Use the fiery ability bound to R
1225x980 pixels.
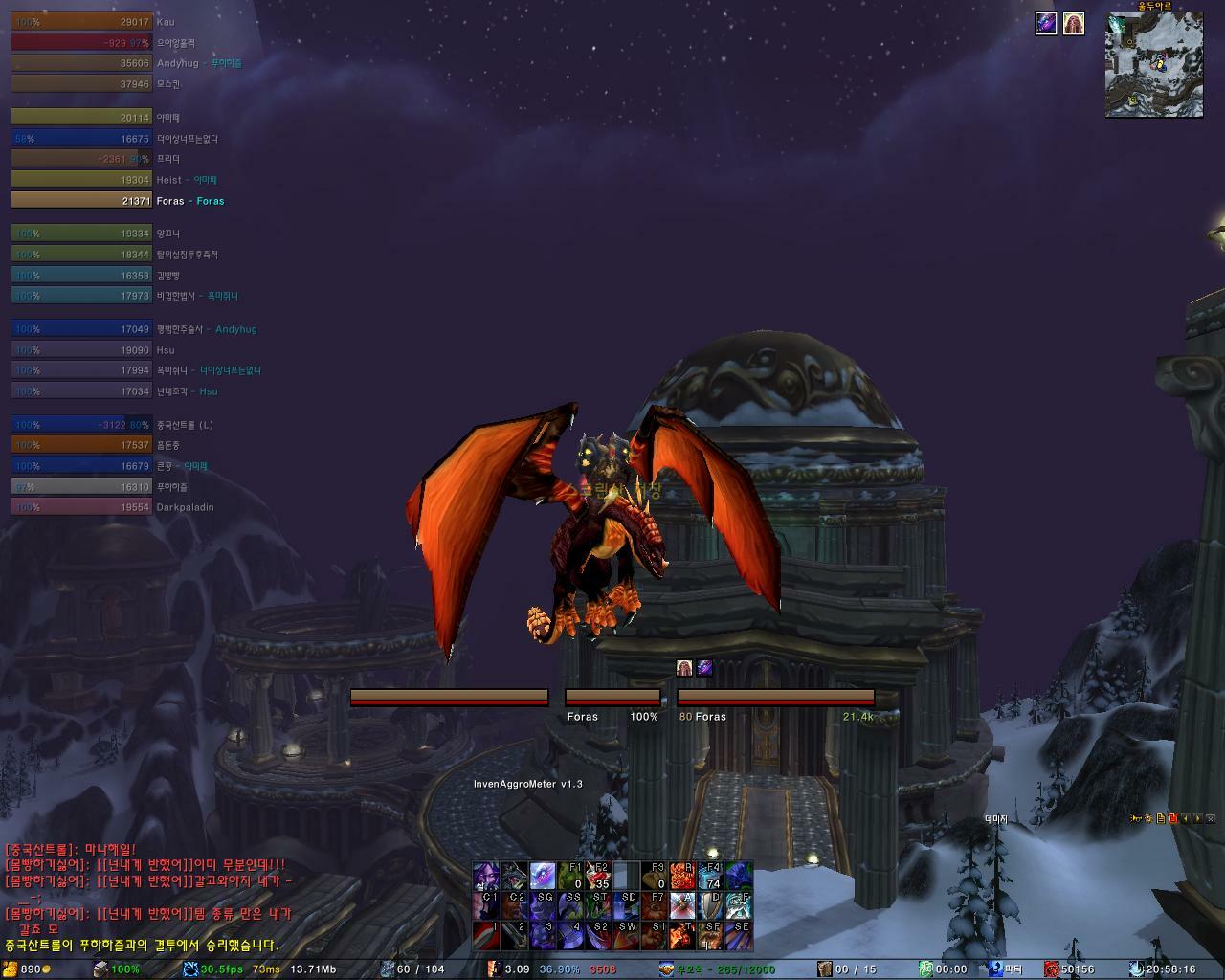click(x=681, y=876)
